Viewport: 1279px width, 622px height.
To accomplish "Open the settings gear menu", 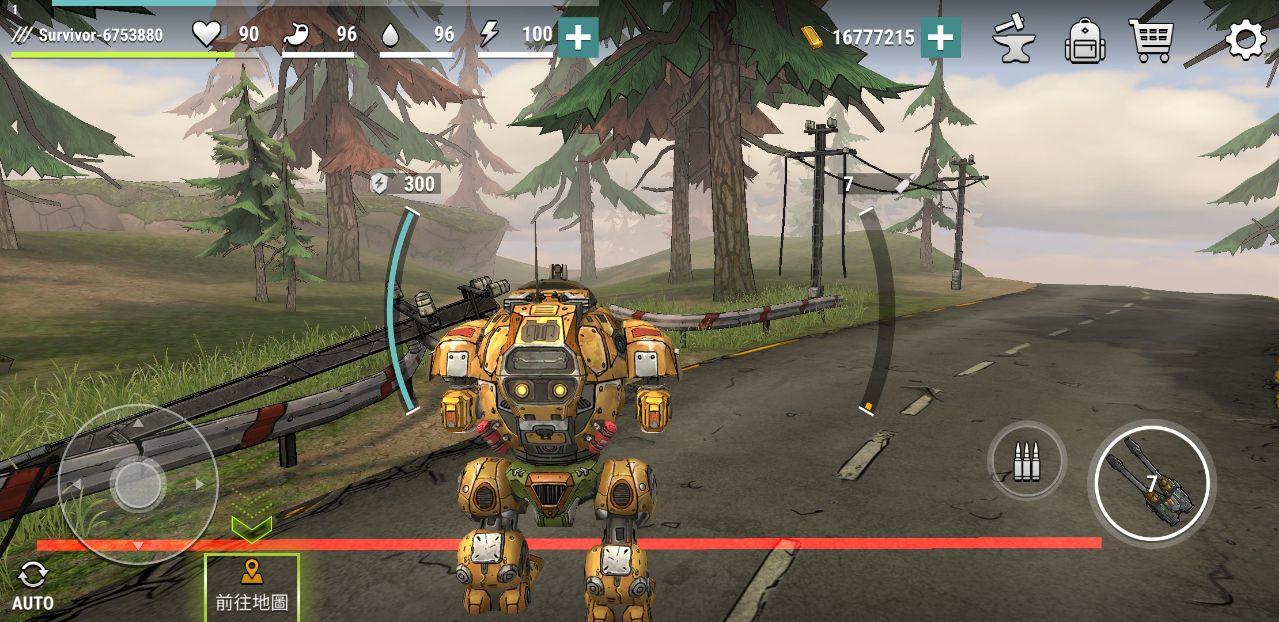I will point(1245,40).
